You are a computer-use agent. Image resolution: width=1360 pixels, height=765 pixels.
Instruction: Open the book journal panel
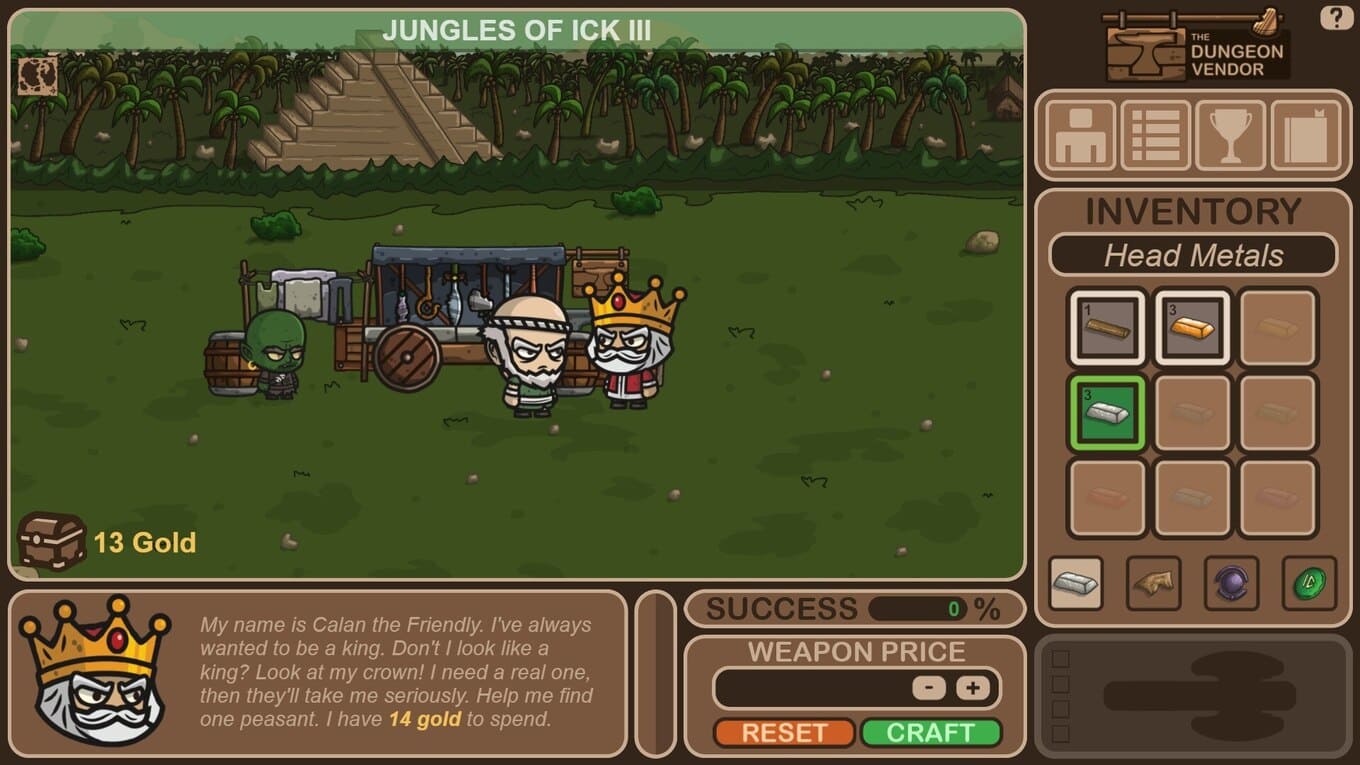click(1305, 135)
